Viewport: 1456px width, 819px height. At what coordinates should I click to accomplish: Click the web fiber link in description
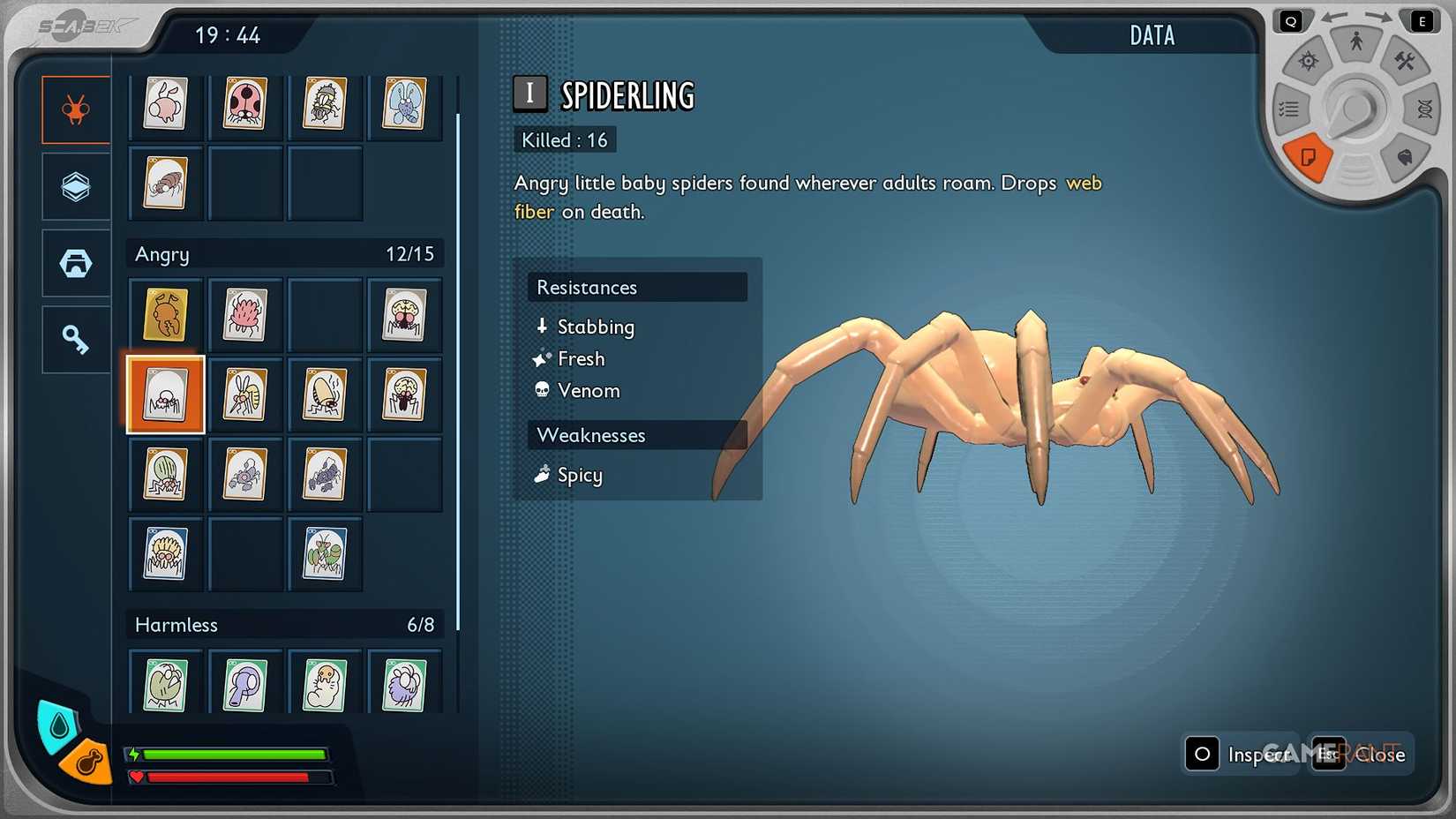[x=1084, y=184]
